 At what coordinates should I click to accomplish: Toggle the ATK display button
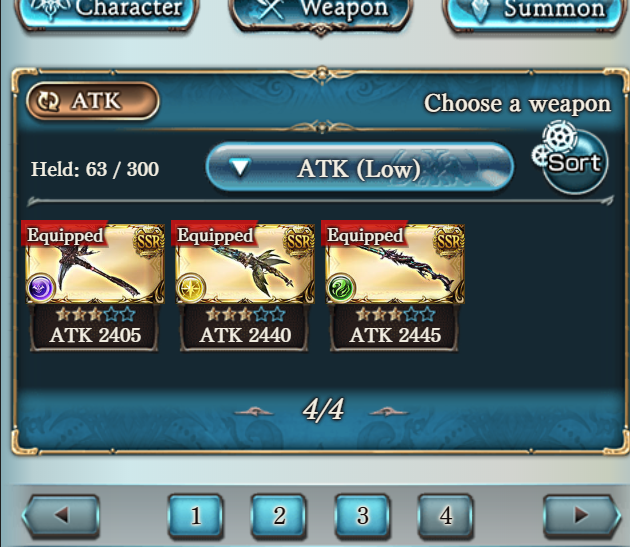93,101
